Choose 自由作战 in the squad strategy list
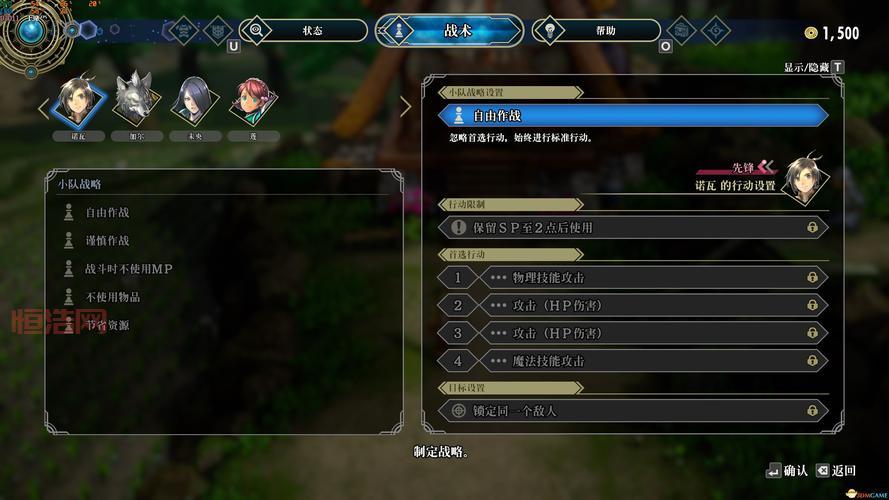889x500 pixels. pos(107,212)
